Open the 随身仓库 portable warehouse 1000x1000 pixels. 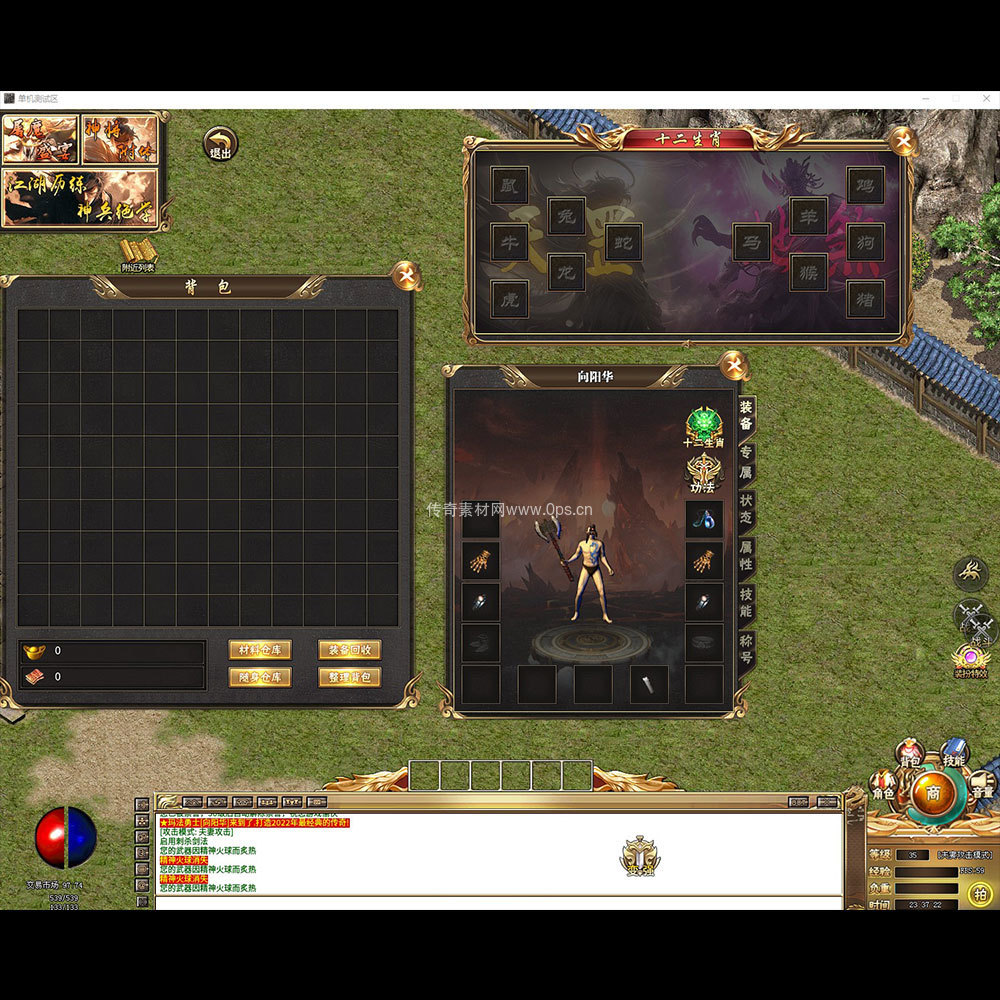pyautogui.click(x=259, y=677)
